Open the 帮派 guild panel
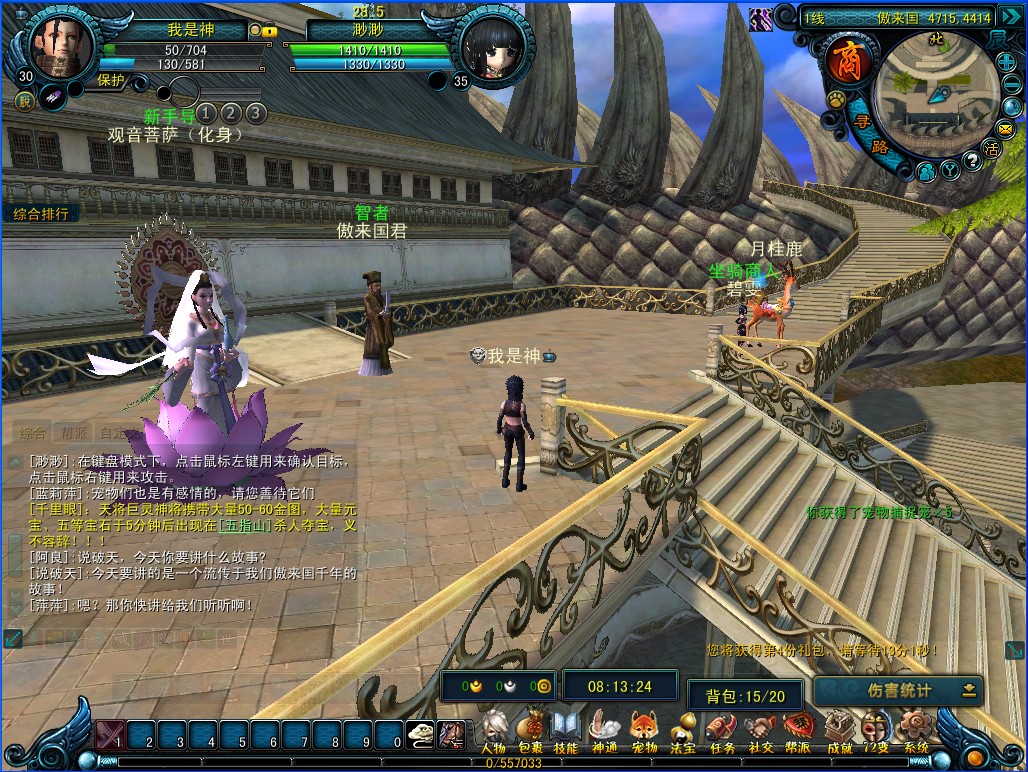The image size is (1028, 772). tap(798, 731)
